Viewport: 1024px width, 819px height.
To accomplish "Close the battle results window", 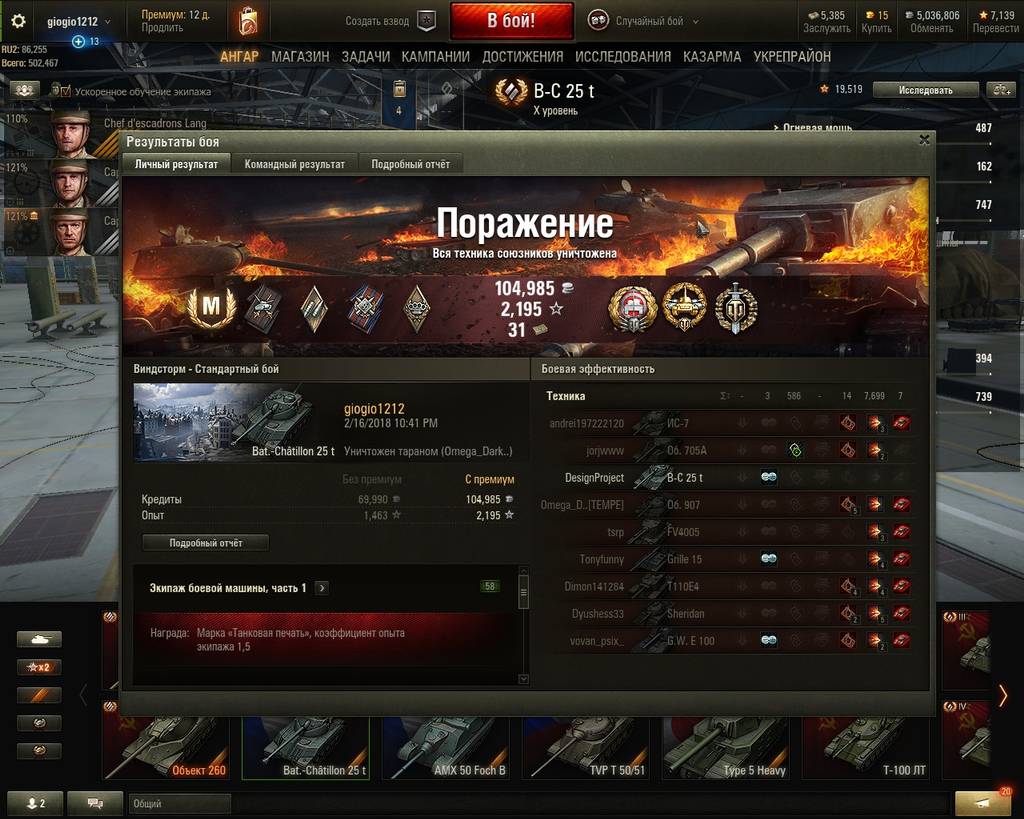I will pos(924,141).
